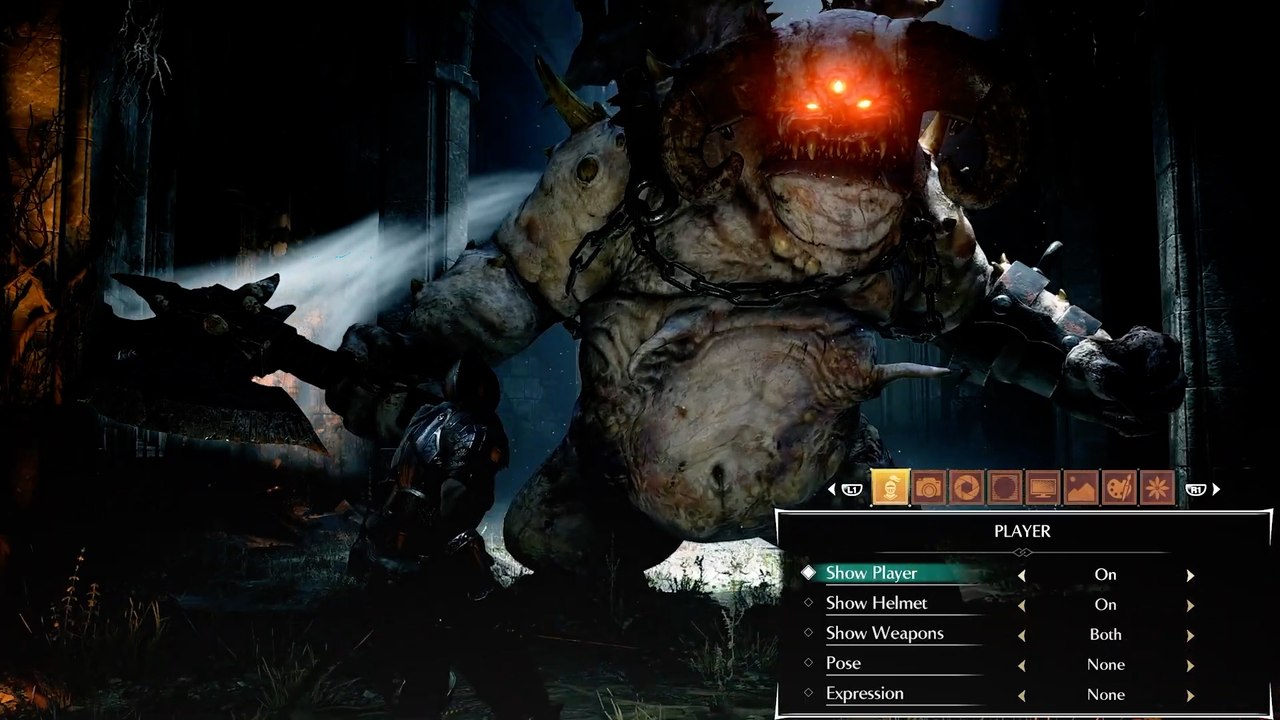Cycle Expression back with its left arrow
Screen dimensions: 1280x720
(x=1021, y=695)
